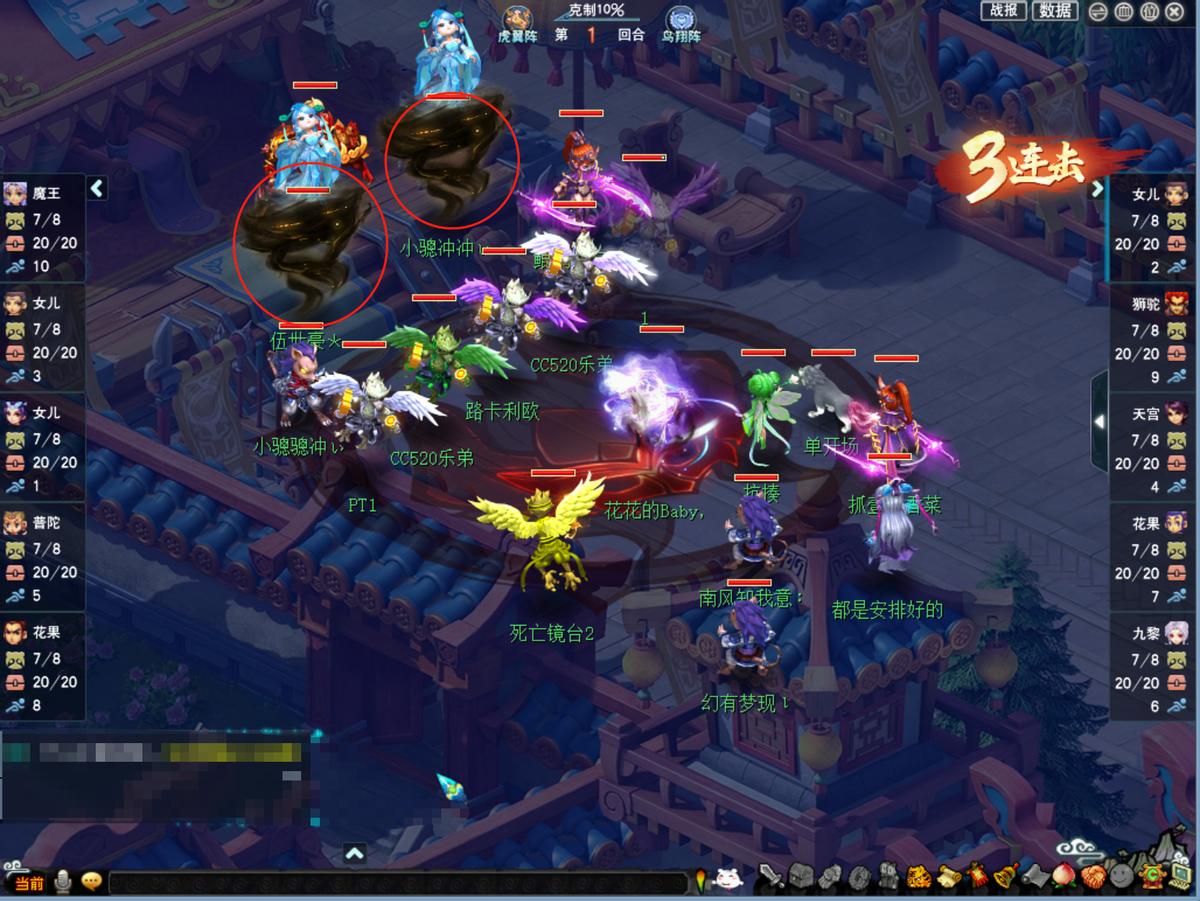Activate the microphone voice chat icon
This screenshot has width=1200, height=901.
pos(63,882)
